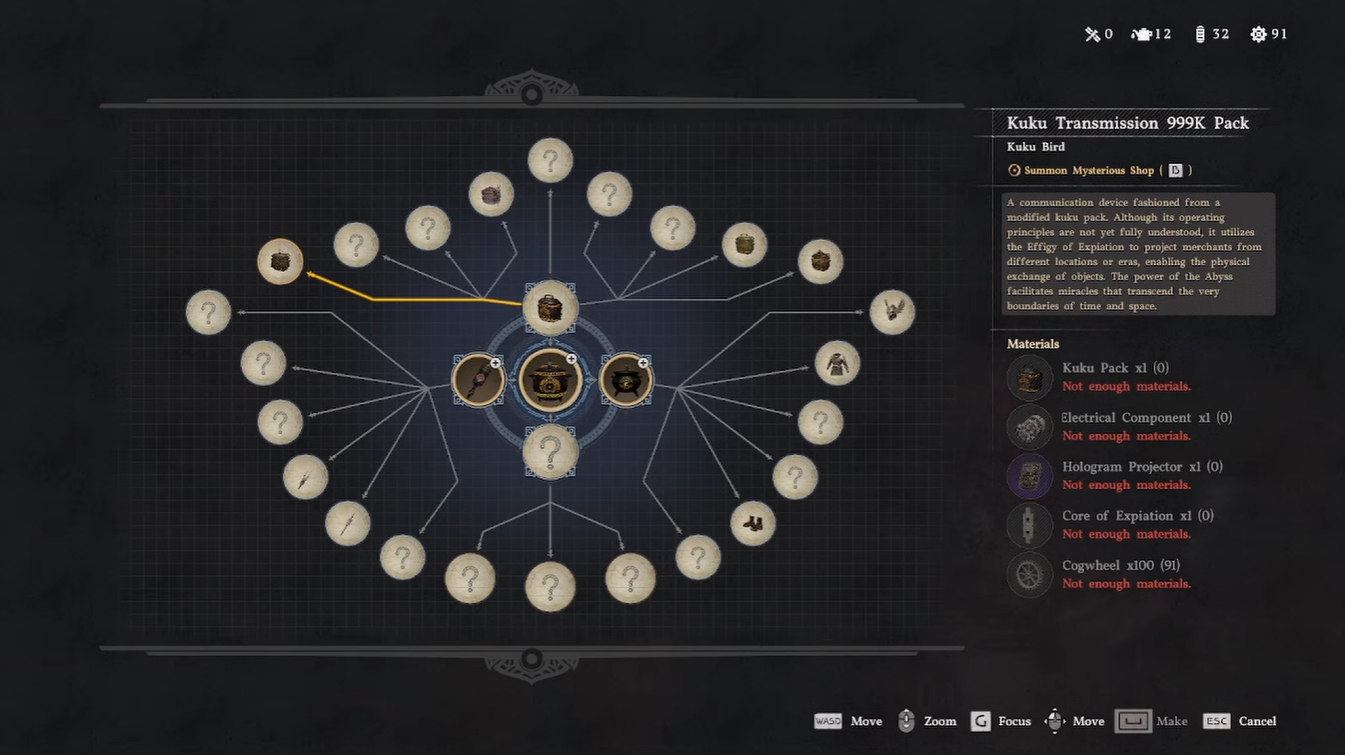Pick the staff weapon node
The height and width of the screenshot is (755, 1345).
[477, 380]
